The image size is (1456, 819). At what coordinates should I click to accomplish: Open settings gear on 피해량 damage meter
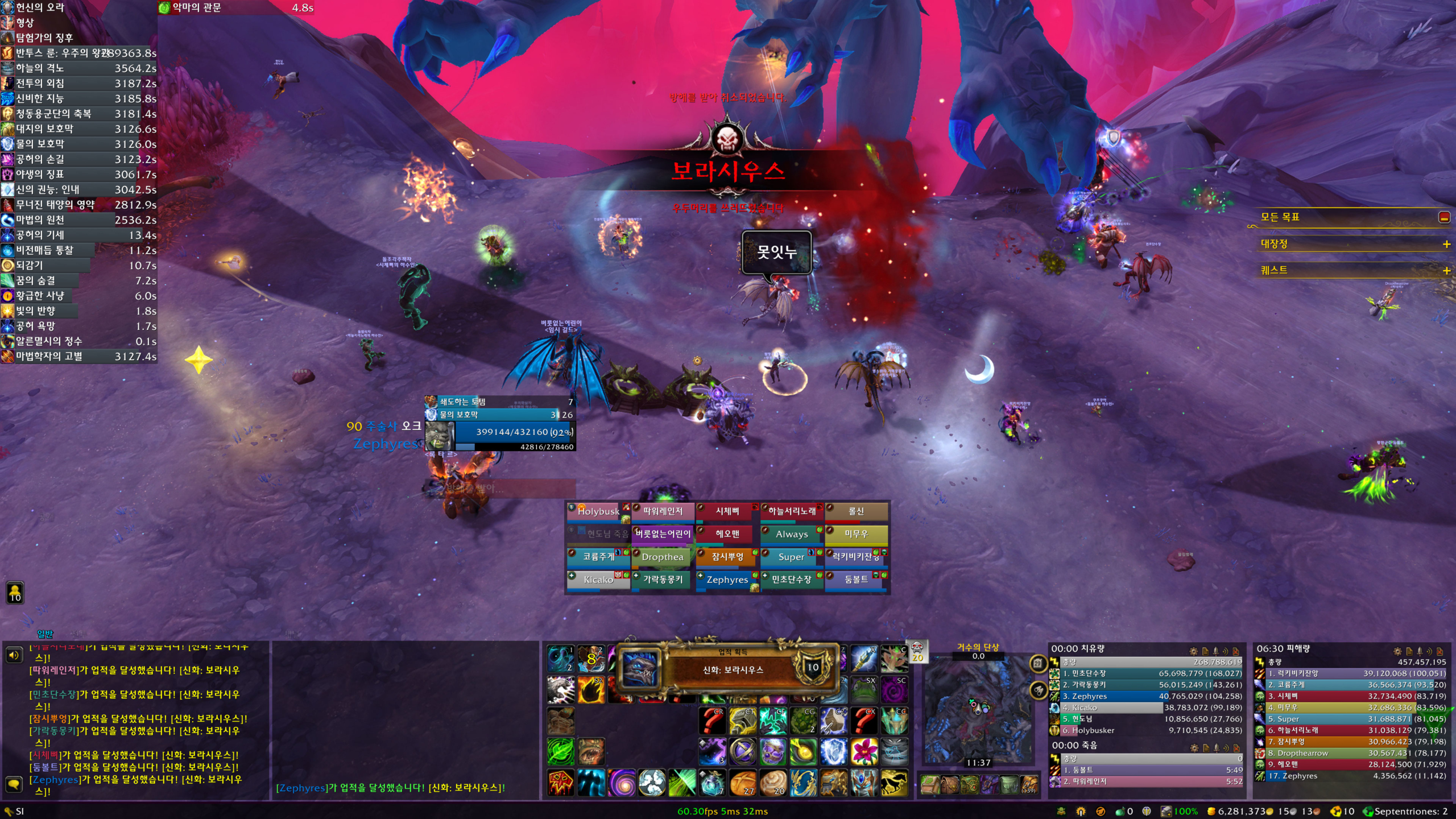(x=1397, y=651)
